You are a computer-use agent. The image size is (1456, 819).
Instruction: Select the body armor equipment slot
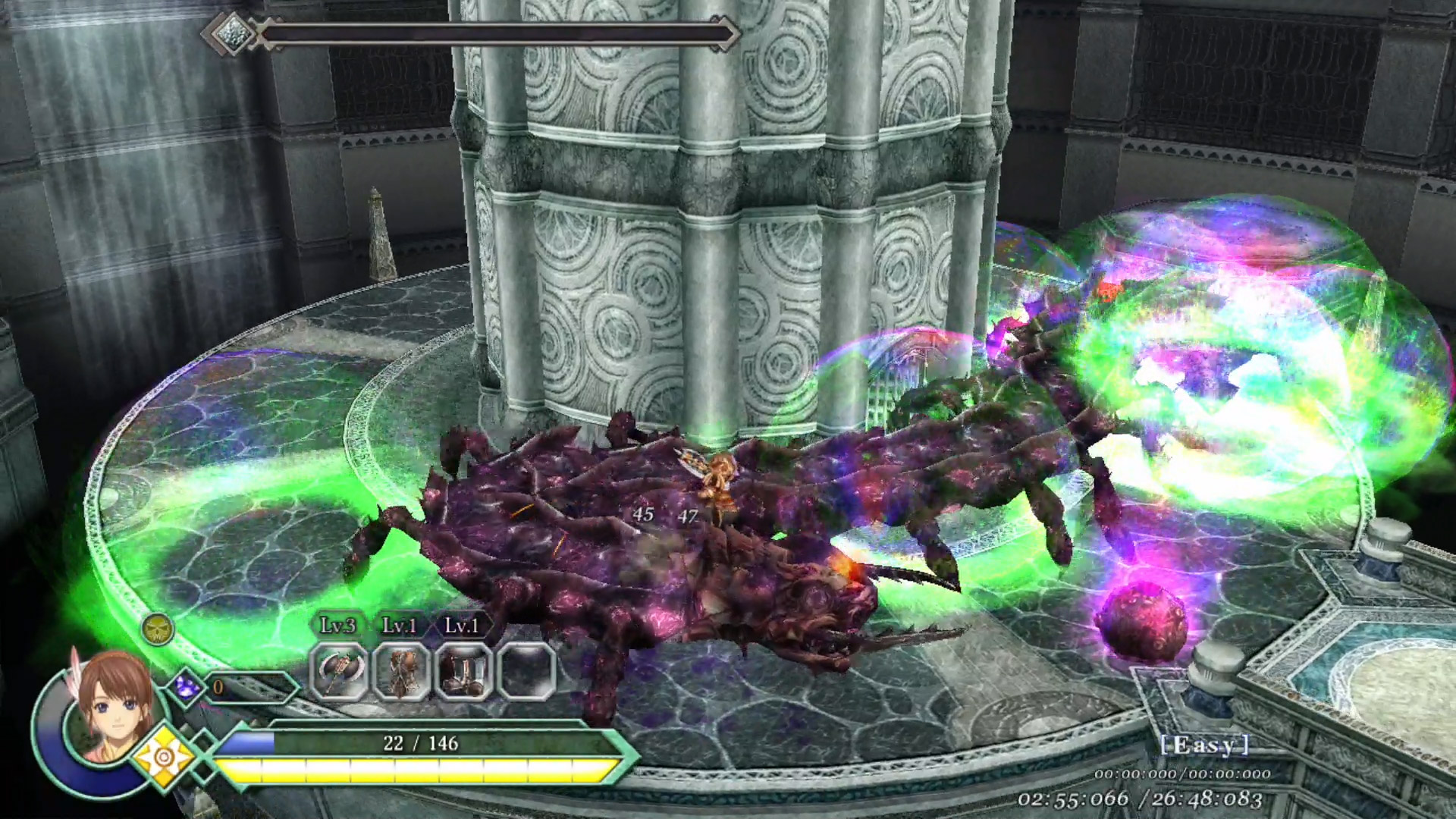pos(401,671)
